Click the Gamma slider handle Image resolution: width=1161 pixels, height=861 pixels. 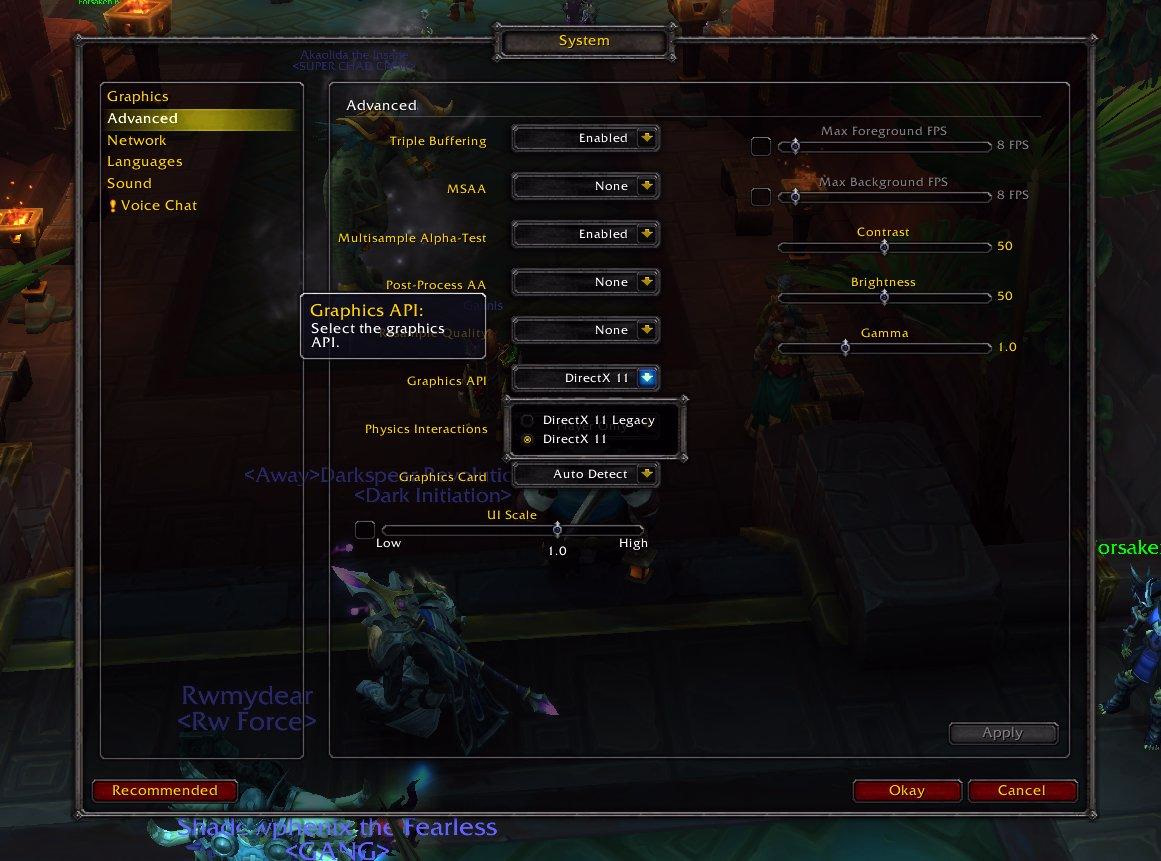pyautogui.click(x=845, y=347)
